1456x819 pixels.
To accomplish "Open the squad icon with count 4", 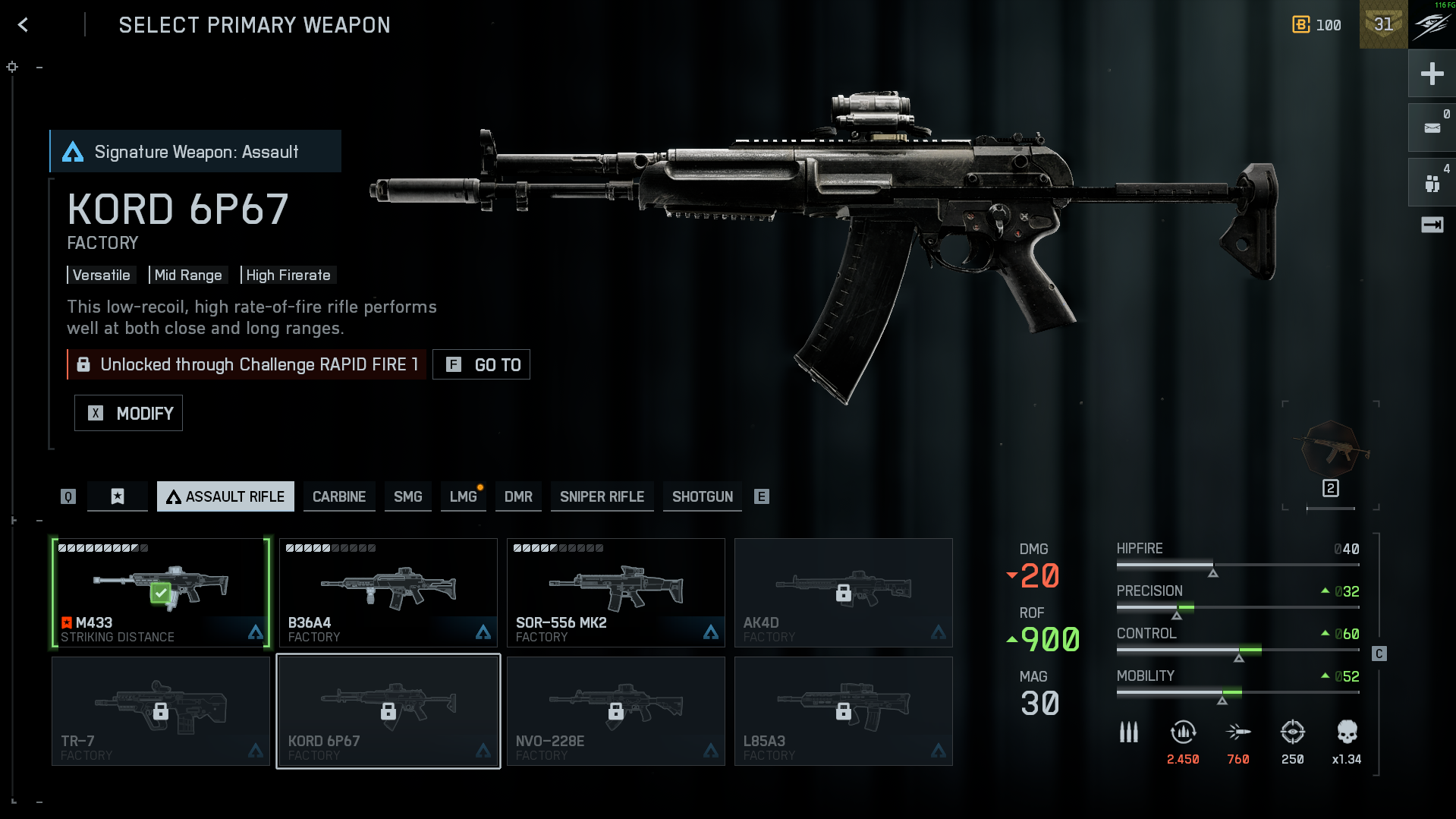I will [1432, 183].
